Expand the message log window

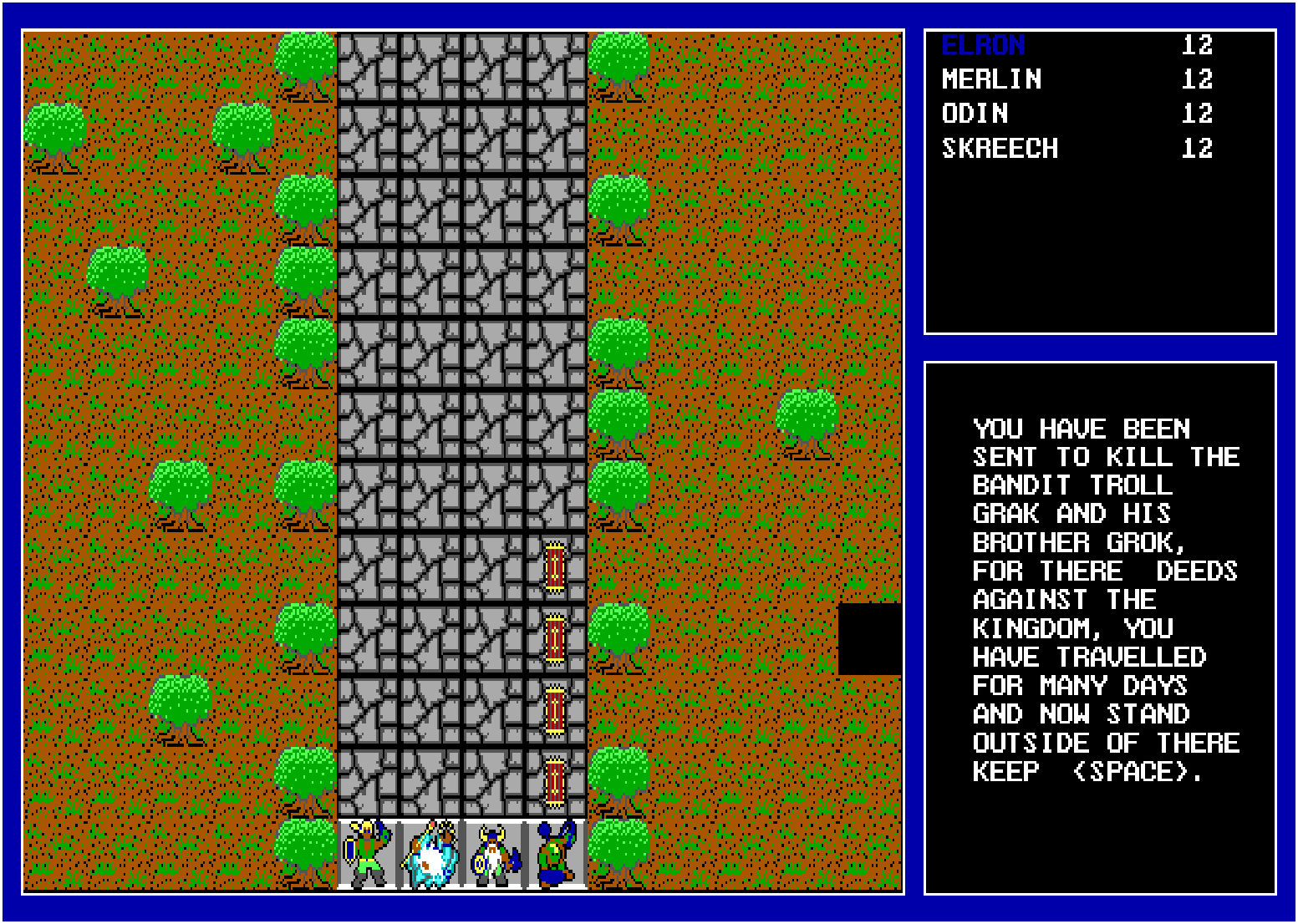click(x=1099, y=627)
